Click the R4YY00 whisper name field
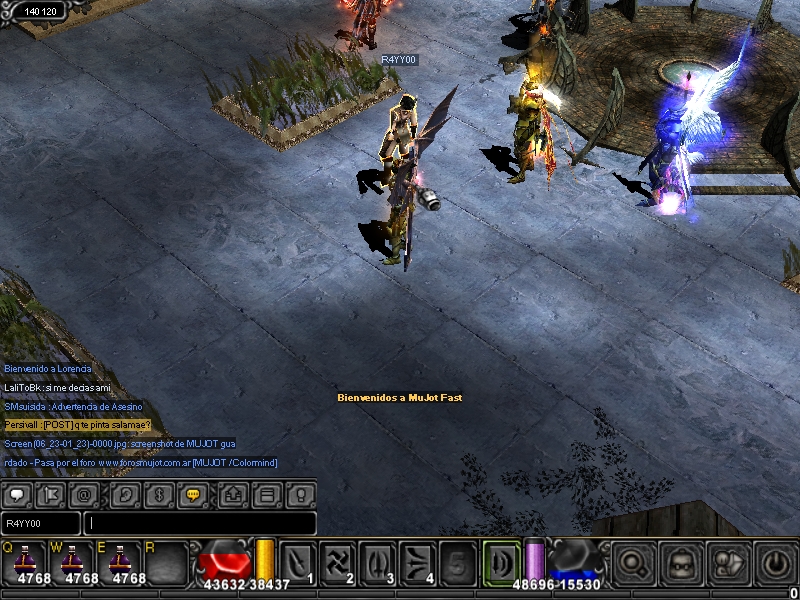This screenshot has width=800, height=600. click(40, 523)
